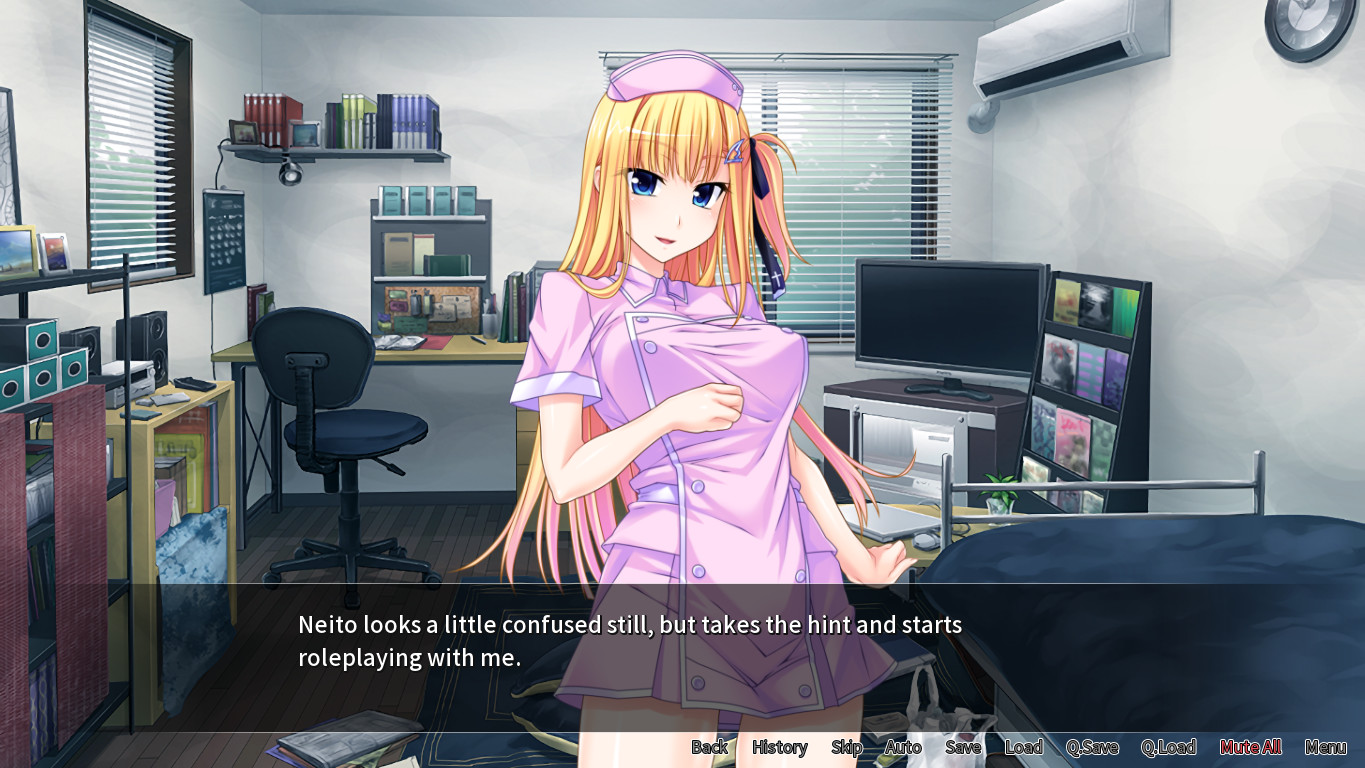
Task: Turn on Auto advance
Action: [x=902, y=747]
